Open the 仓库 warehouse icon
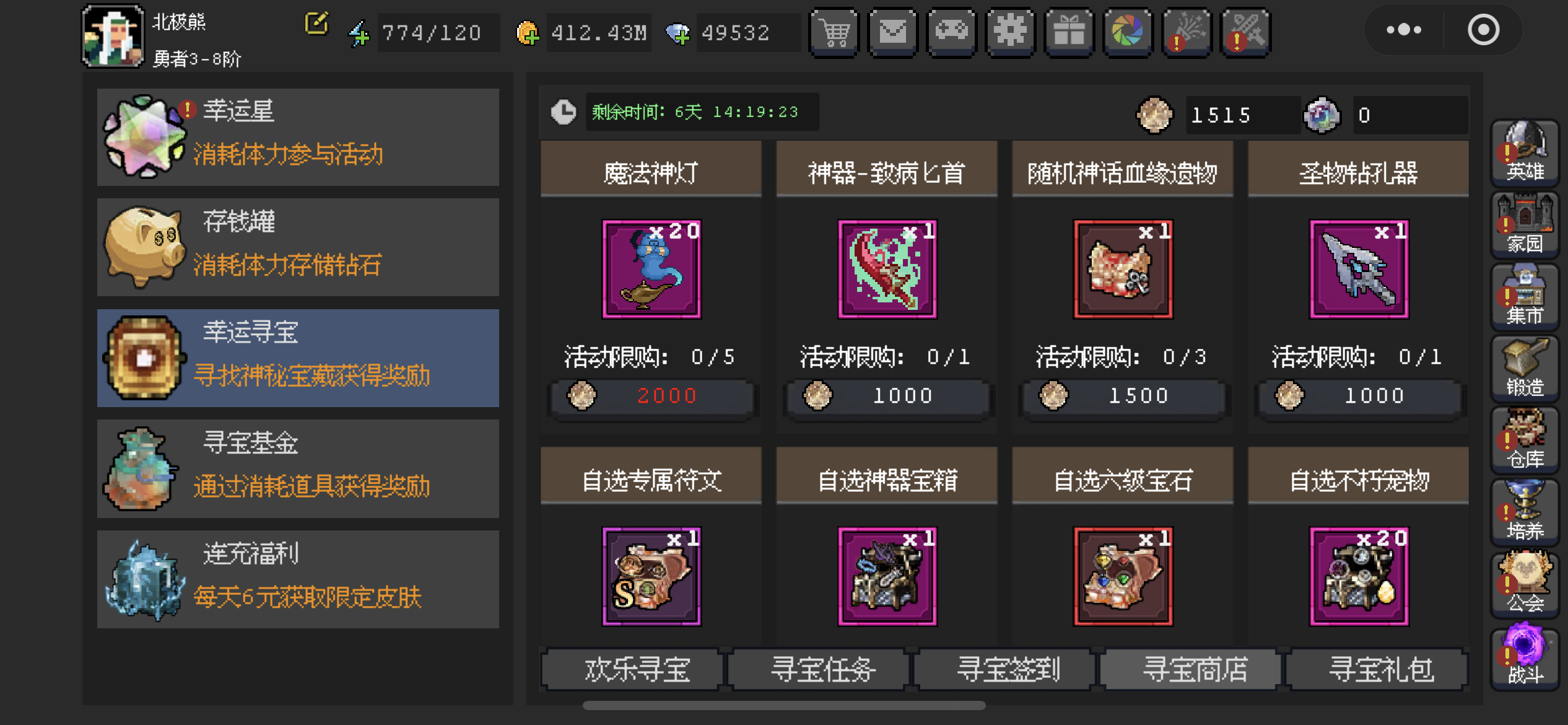This screenshot has height=725, width=1568. pyautogui.click(x=1525, y=440)
